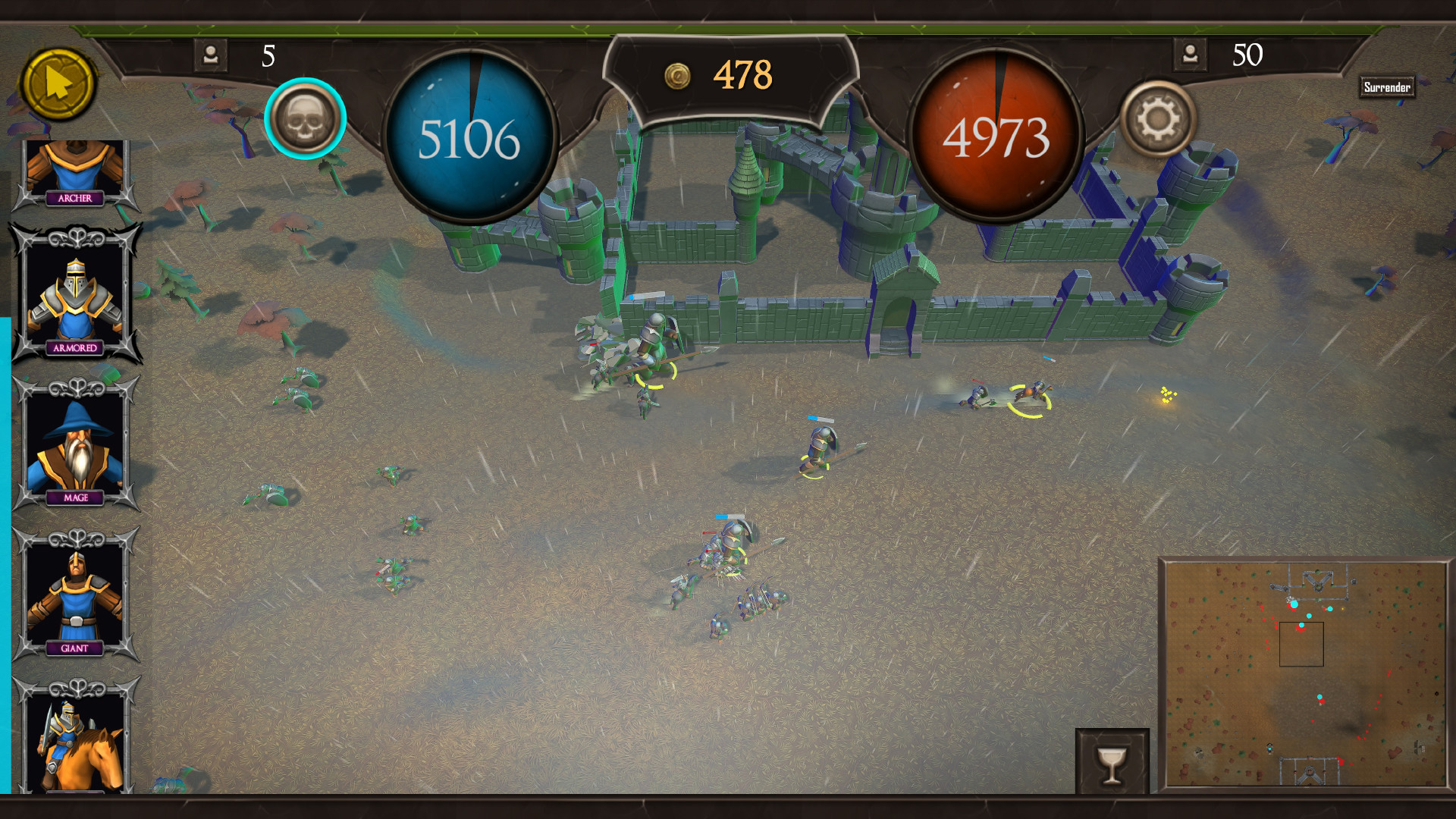Toggle the highlighted Armored unit selection frame
1456x819 pixels.
point(76,292)
